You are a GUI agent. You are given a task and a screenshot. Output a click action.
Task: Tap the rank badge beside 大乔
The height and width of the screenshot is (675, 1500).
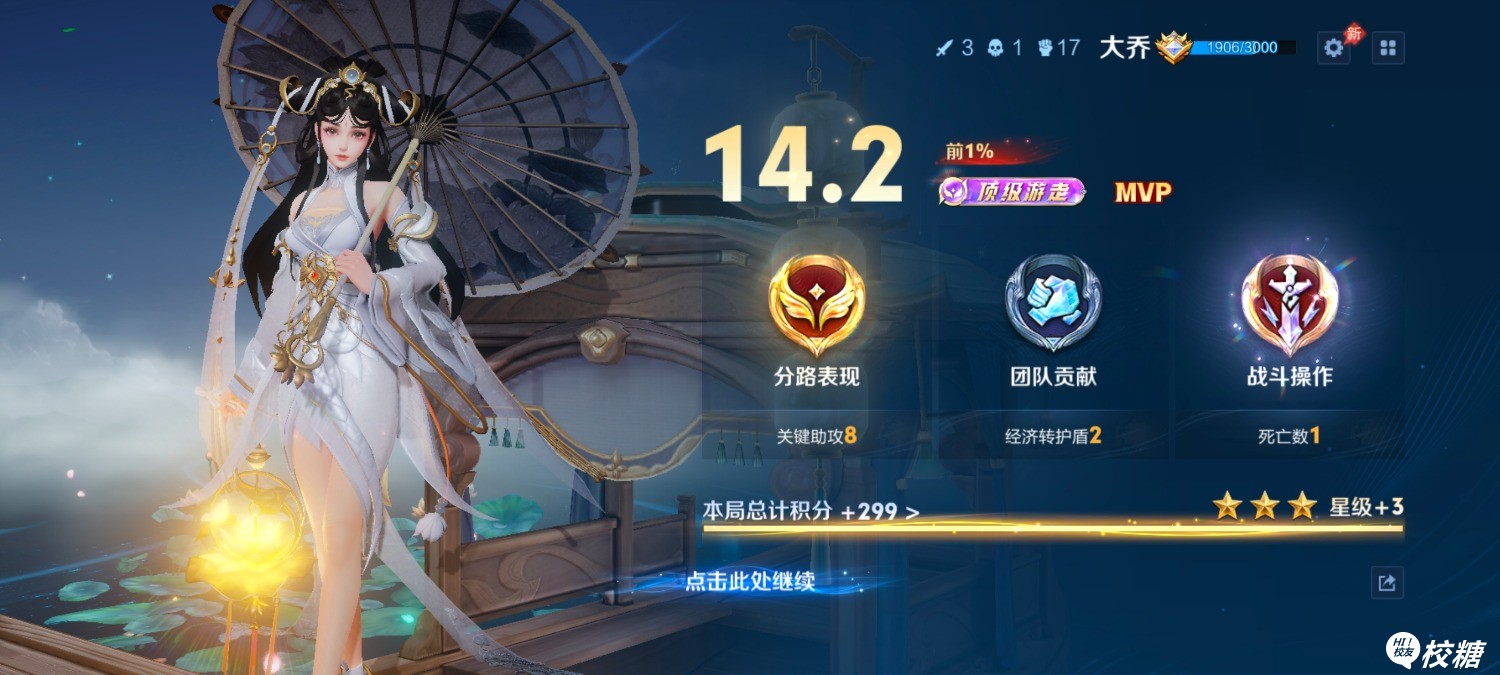pyautogui.click(x=1173, y=47)
